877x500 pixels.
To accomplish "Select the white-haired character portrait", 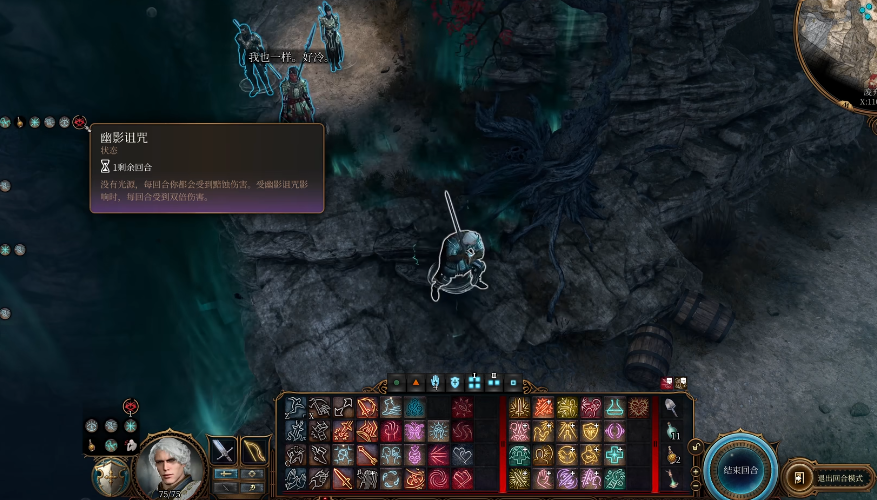I will coord(169,465).
